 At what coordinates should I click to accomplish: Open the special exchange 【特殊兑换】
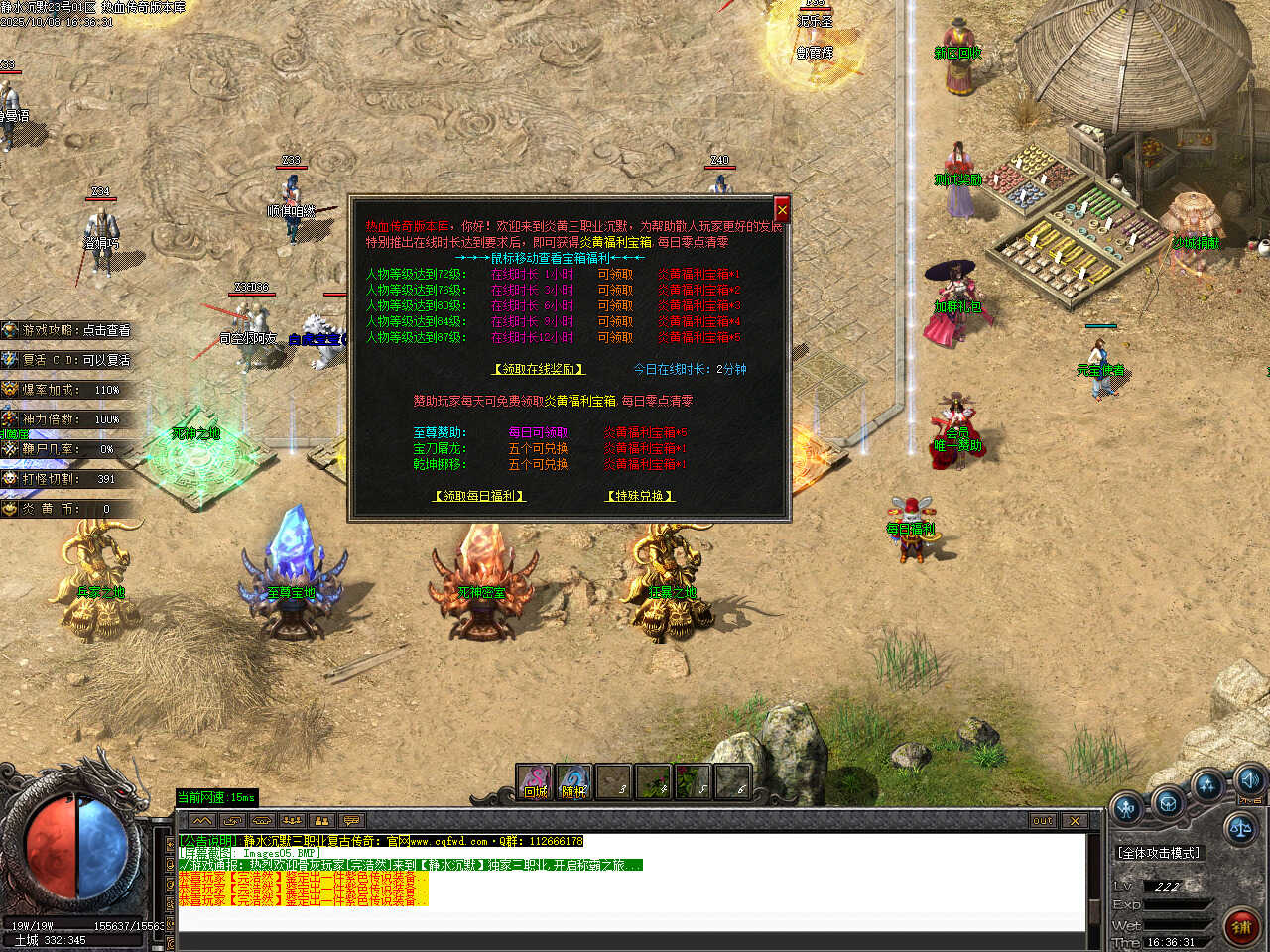click(x=640, y=496)
